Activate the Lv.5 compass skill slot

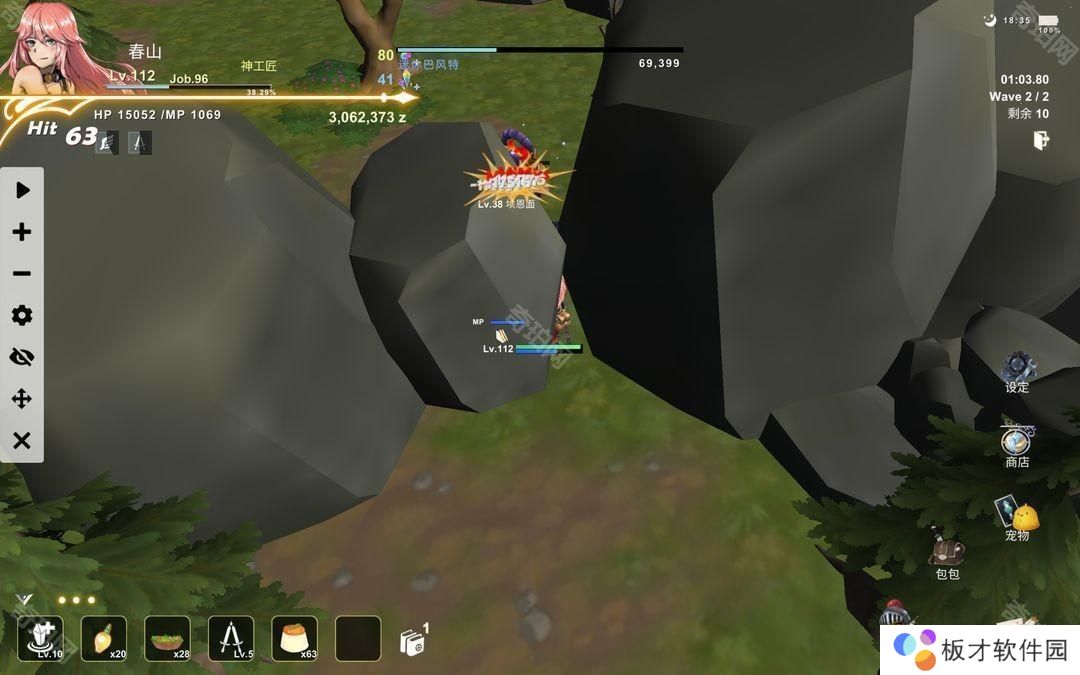tap(231, 638)
